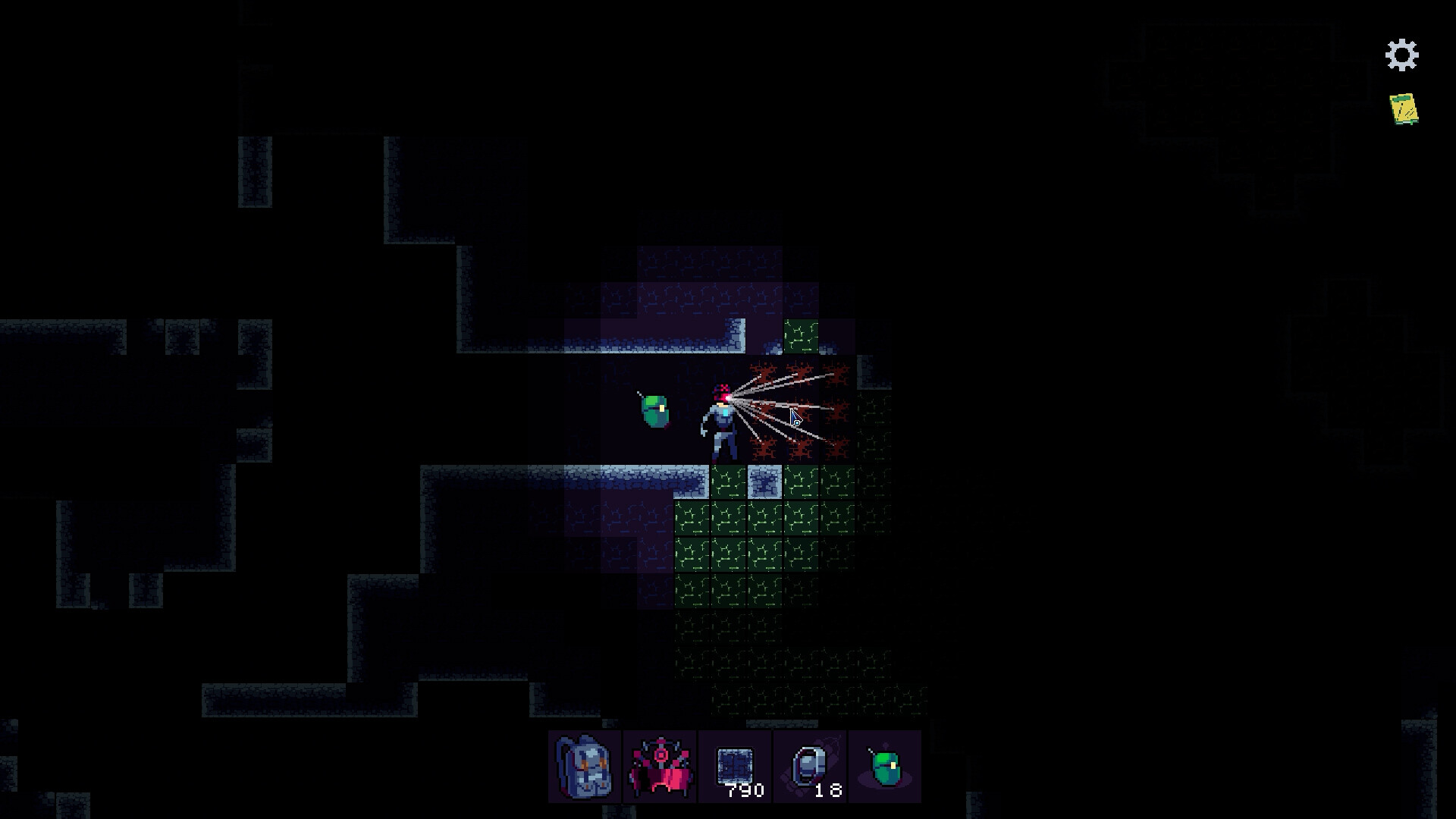
Task: Click the 790 counter label
Action: pos(745,791)
